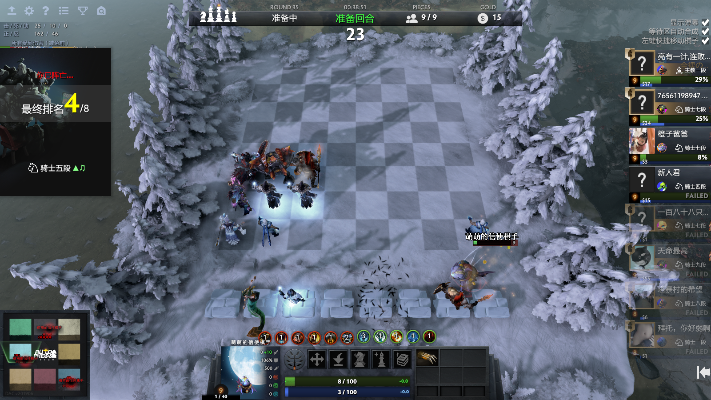711x400 pixels.
Task: Click the minimap in the corner
Action: 43,353
